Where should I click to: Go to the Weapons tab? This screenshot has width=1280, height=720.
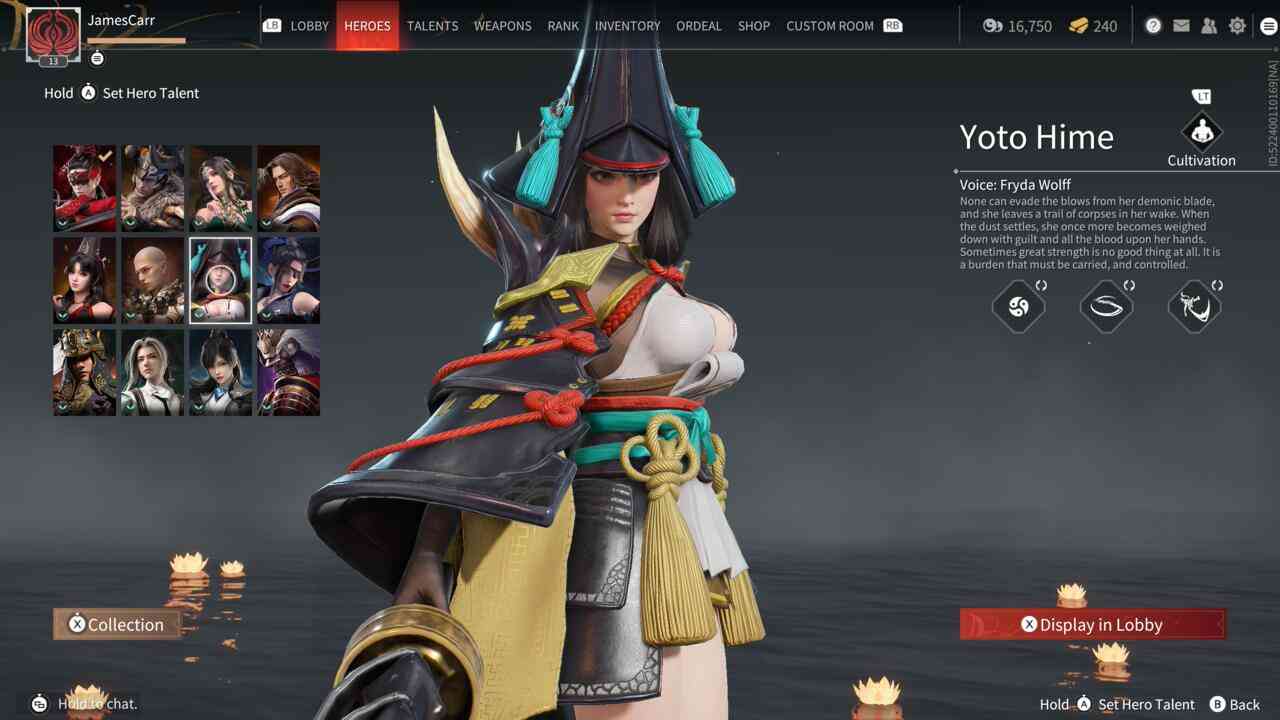coord(502,26)
